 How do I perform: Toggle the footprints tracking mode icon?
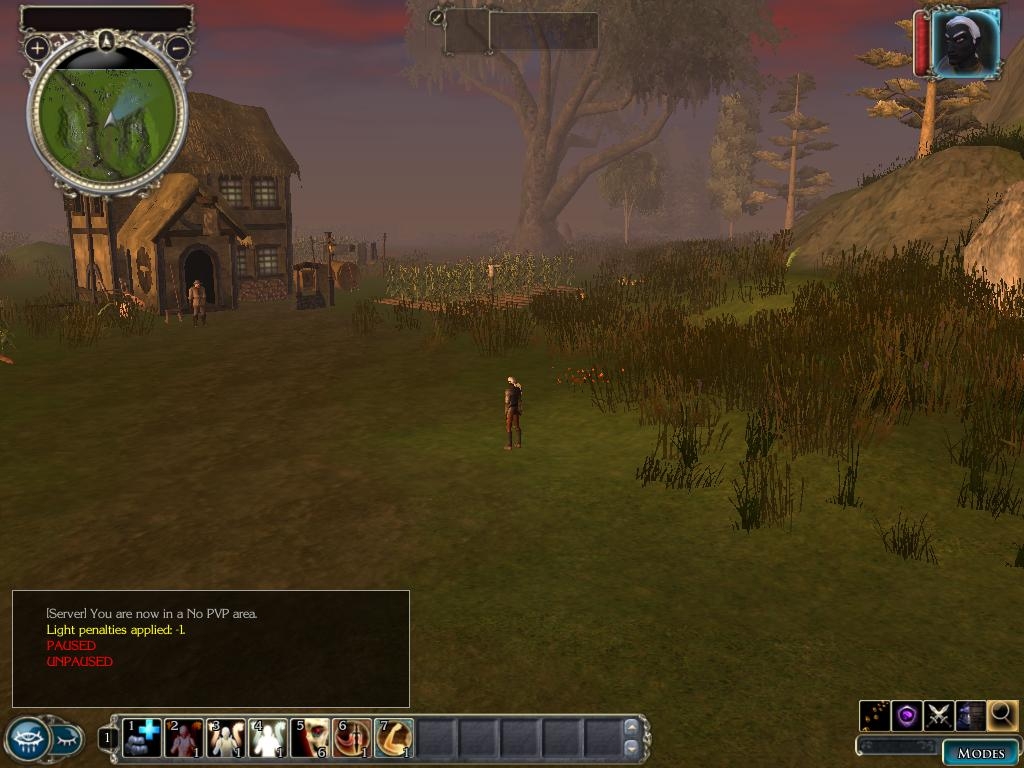click(x=875, y=715)
